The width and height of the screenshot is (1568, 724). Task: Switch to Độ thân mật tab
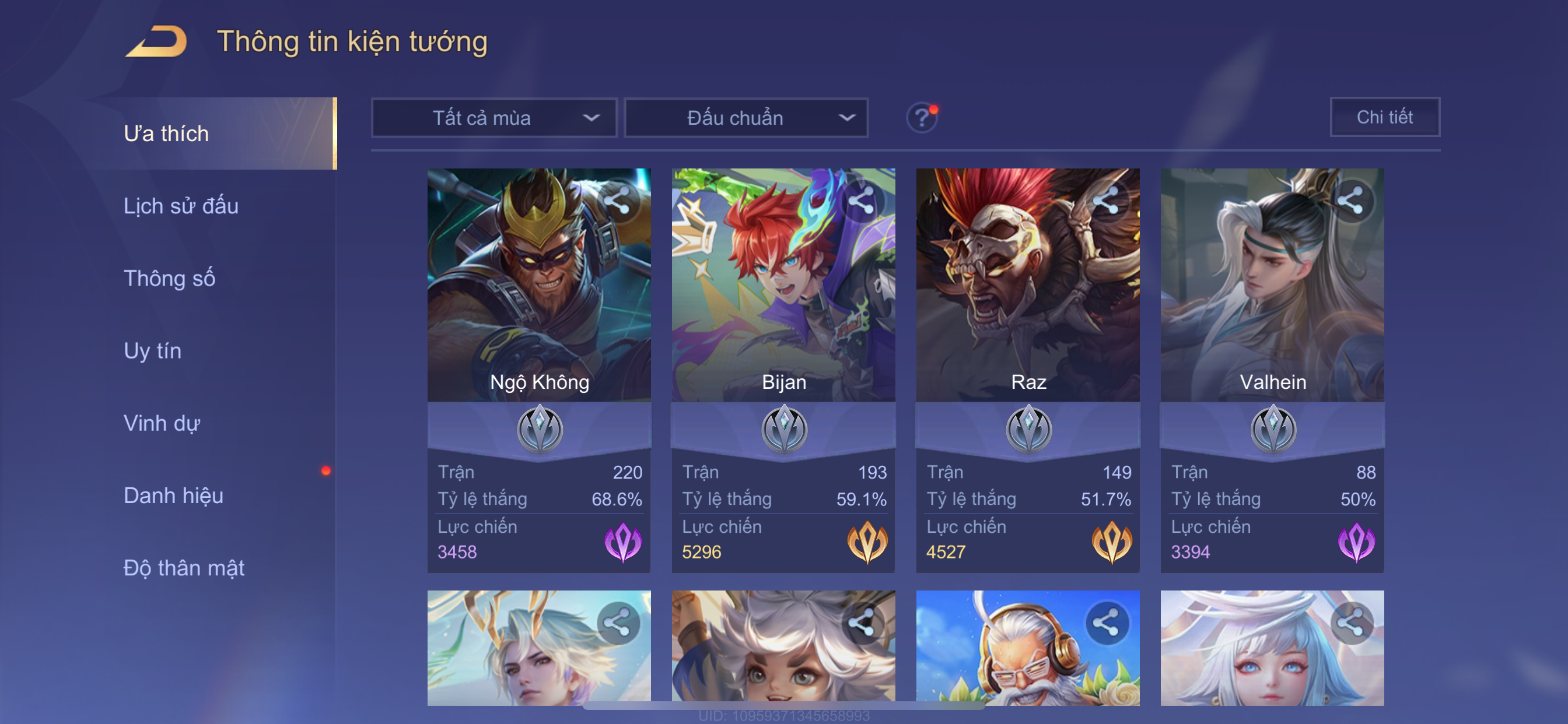point(184,568)
